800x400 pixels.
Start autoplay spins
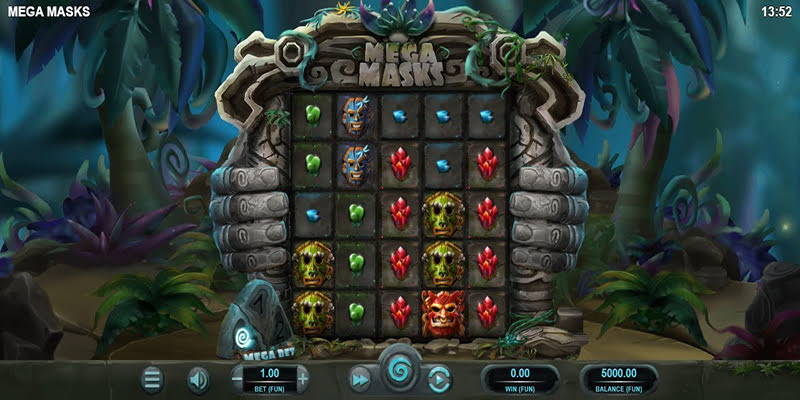tap(439, 380)
